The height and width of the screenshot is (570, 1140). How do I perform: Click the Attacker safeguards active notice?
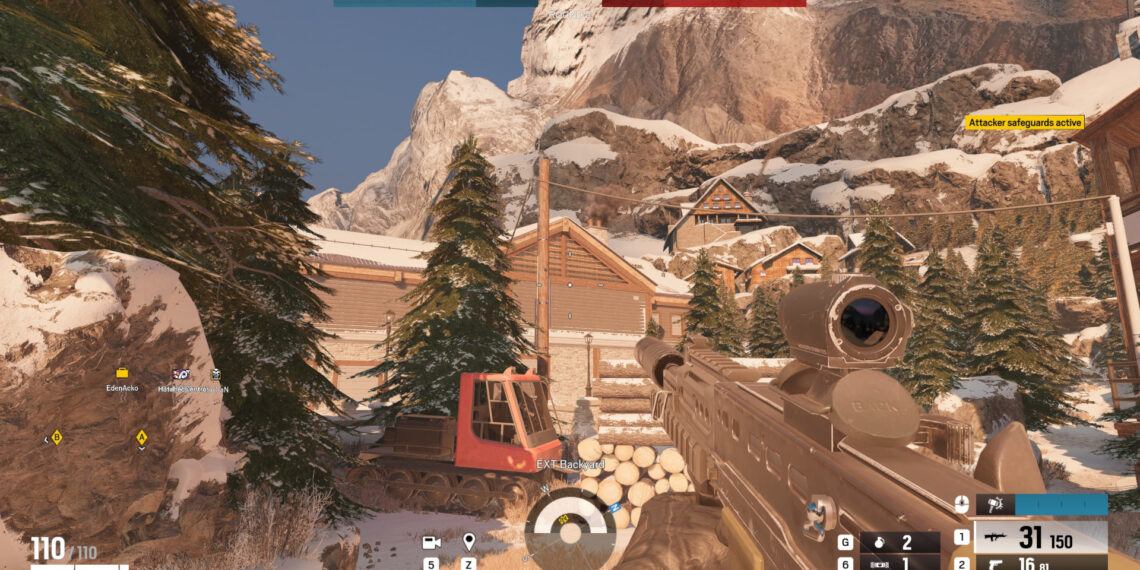[x=1025, y=122]
